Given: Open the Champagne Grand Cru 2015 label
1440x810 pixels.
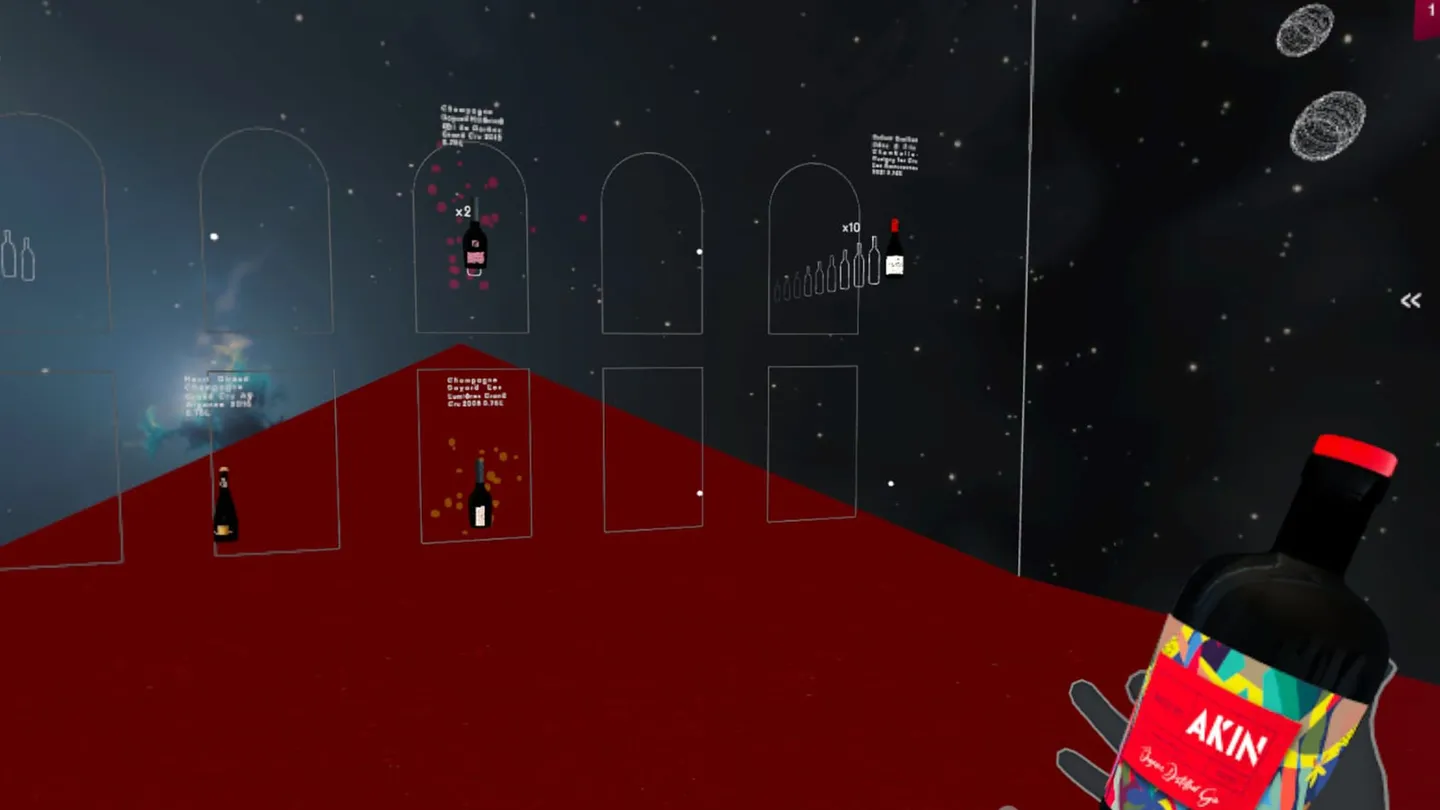Looking at the screenshot, I should [x=468, y=125].
